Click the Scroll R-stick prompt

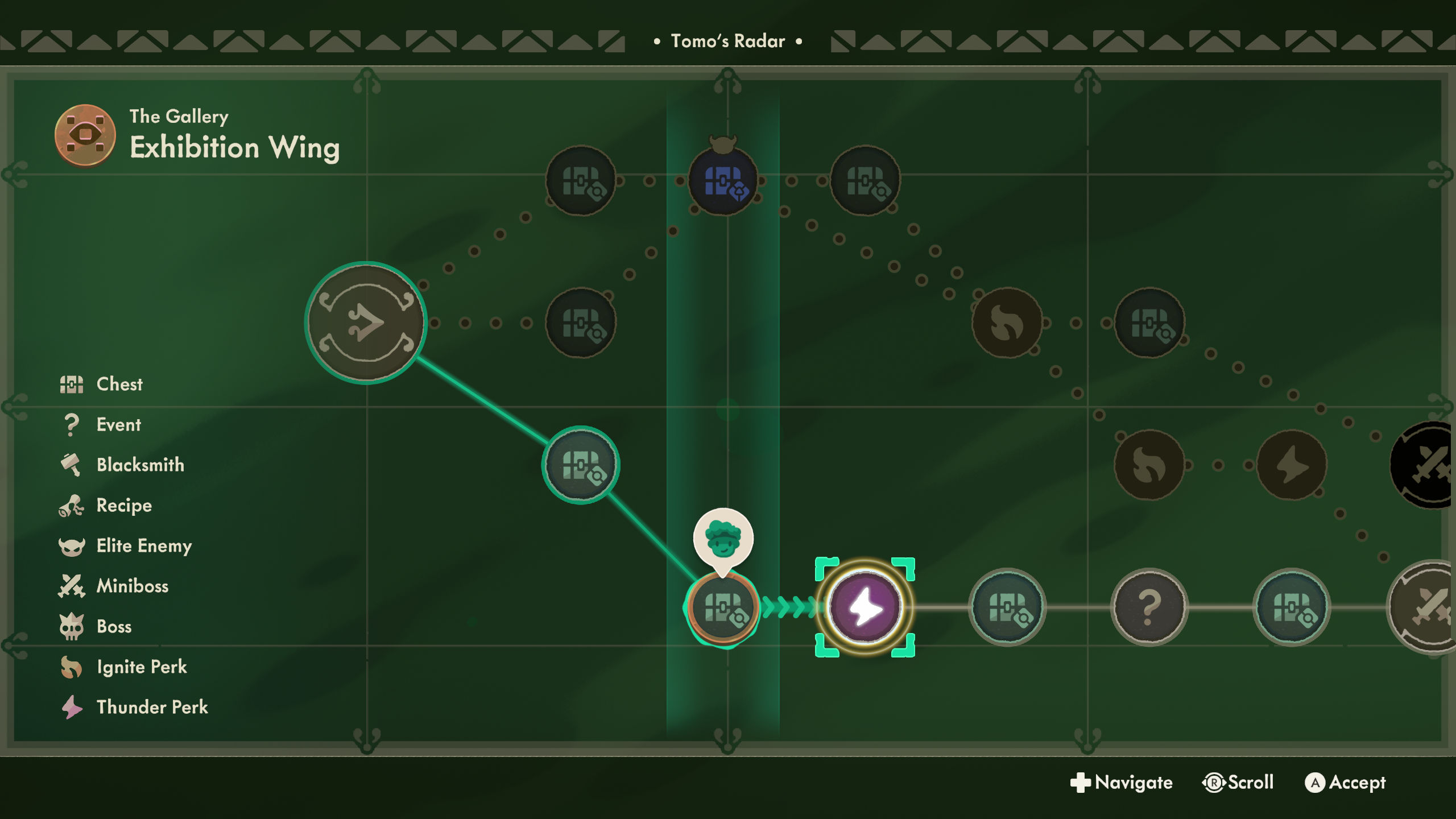[x=1237, y=783]
